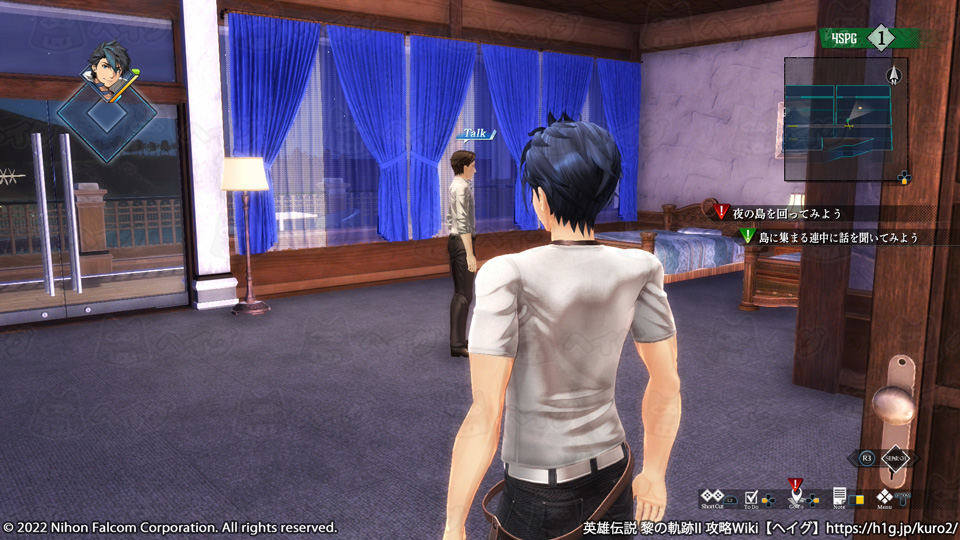
Task: Open the minimap in the corner
Action: tap(838, 120)
